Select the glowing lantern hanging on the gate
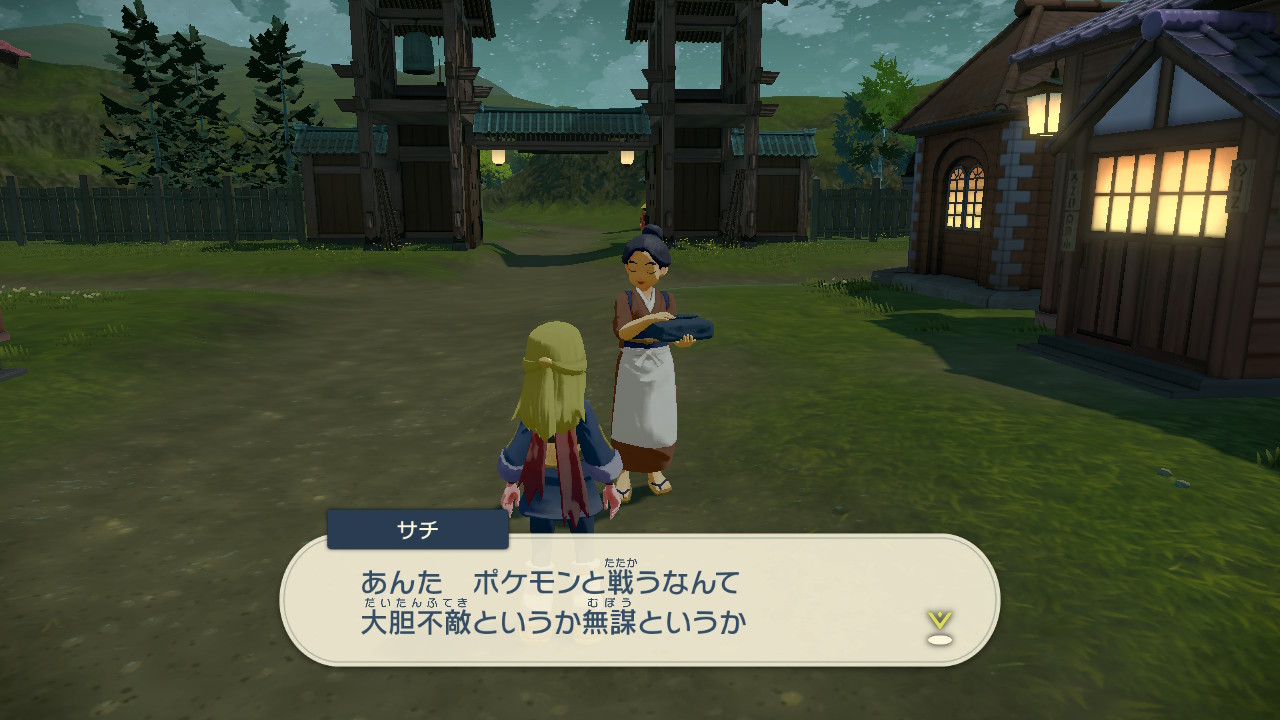Screen dimensions: 1280x720 point(498,158)
